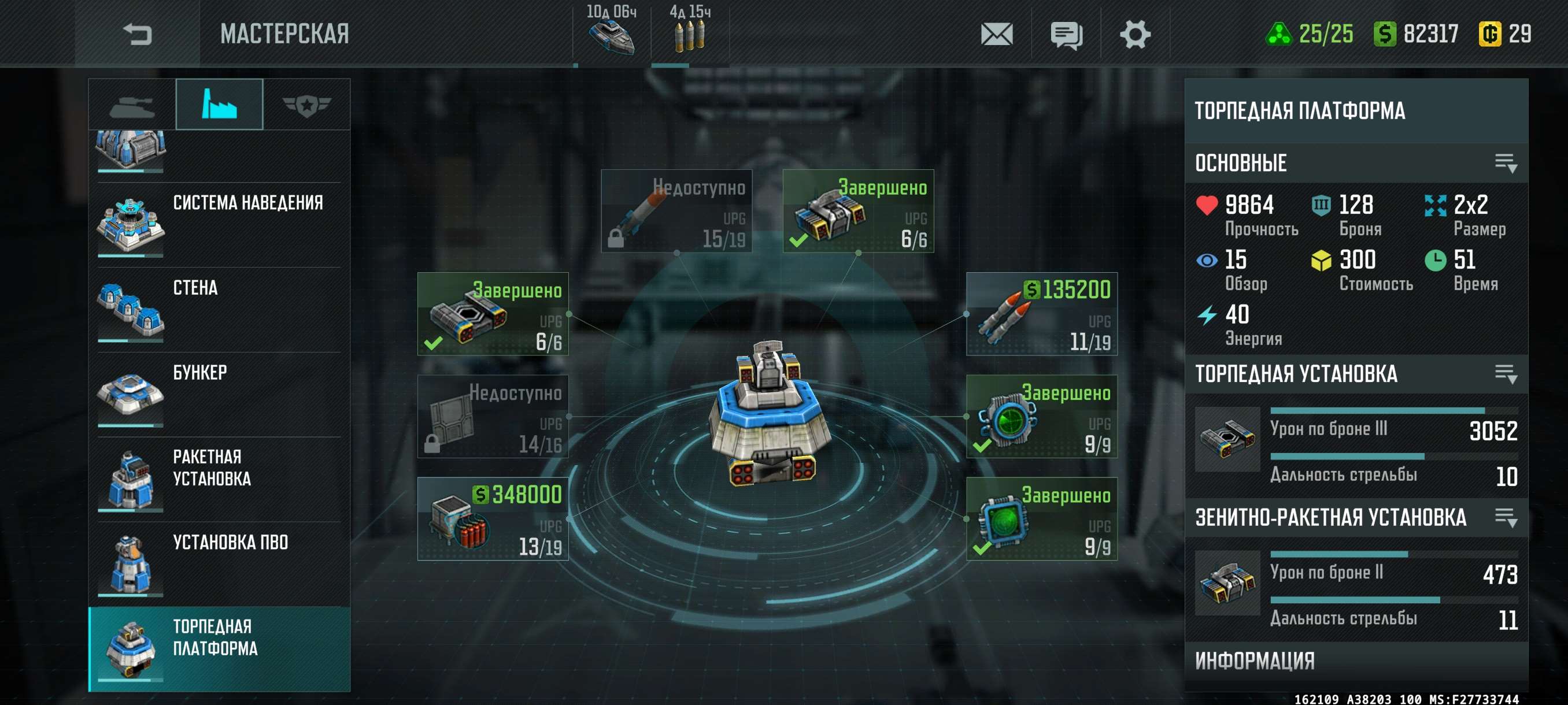This screenshot has height=705, width=1568.
Task: Buy the 348000 ammo crate upgrade
Action: [493, 519]
